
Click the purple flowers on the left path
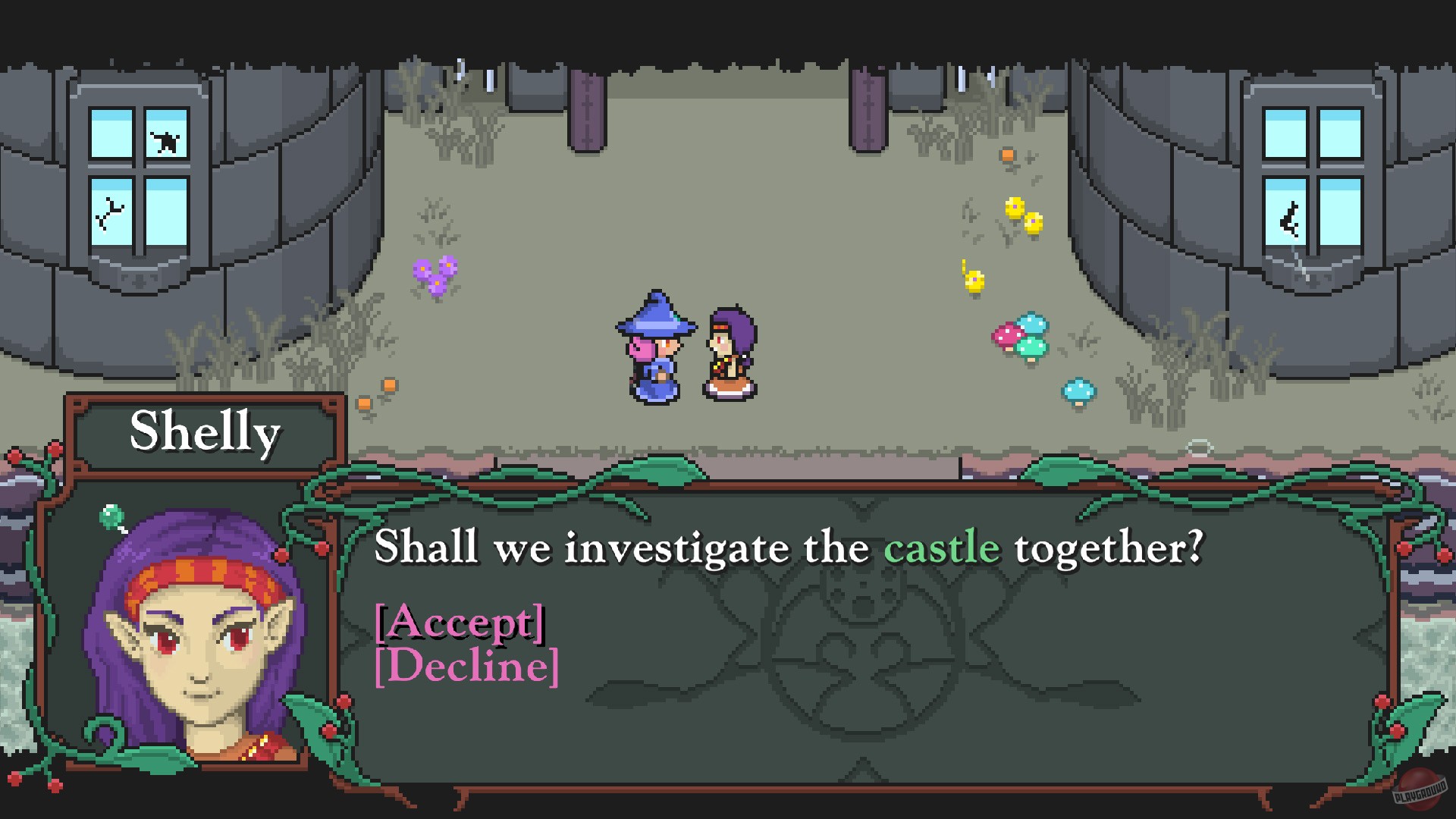pos(436,273)
